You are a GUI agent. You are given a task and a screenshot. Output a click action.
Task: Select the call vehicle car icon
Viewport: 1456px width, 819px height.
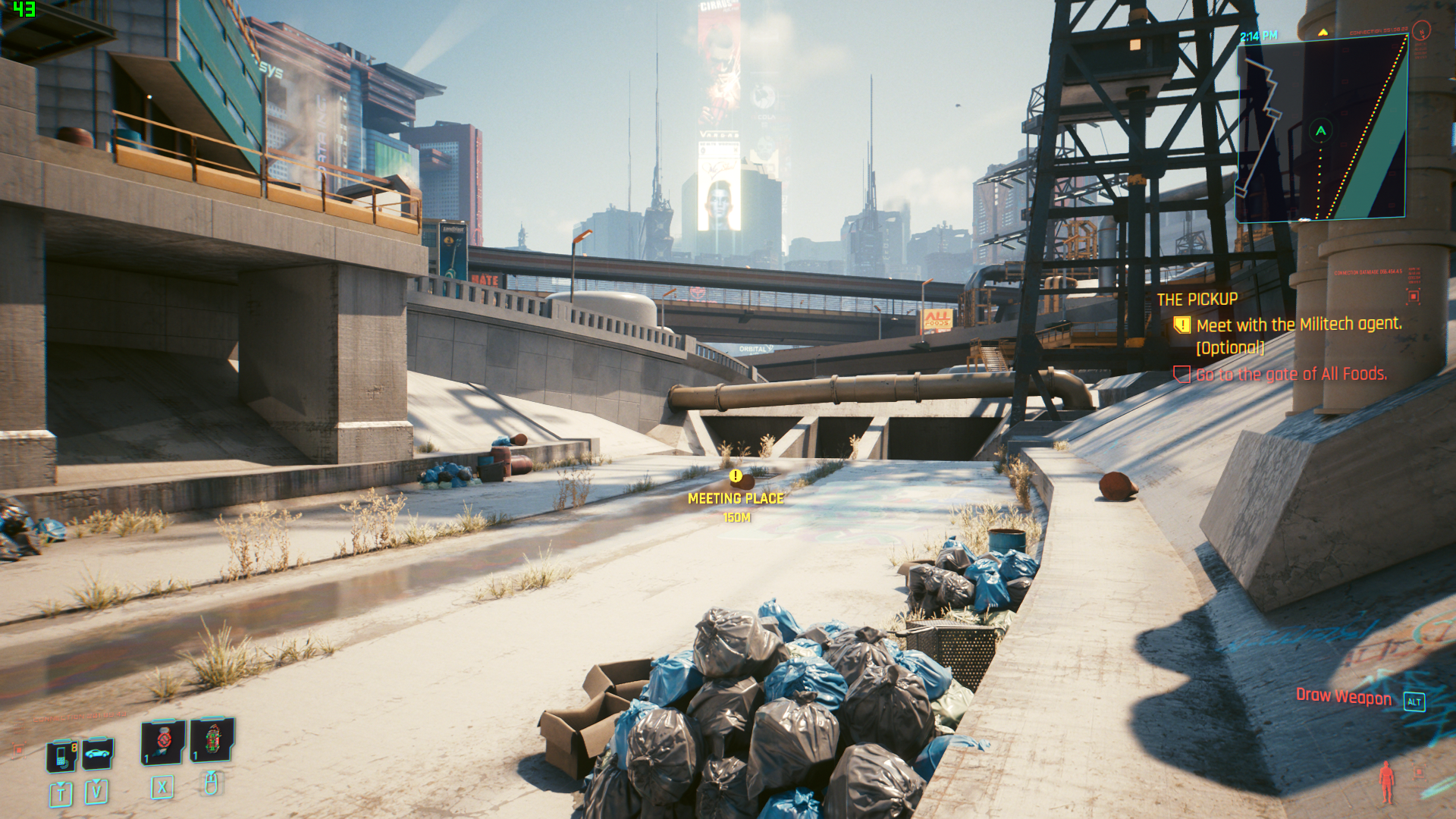click(x=98, y=754)
